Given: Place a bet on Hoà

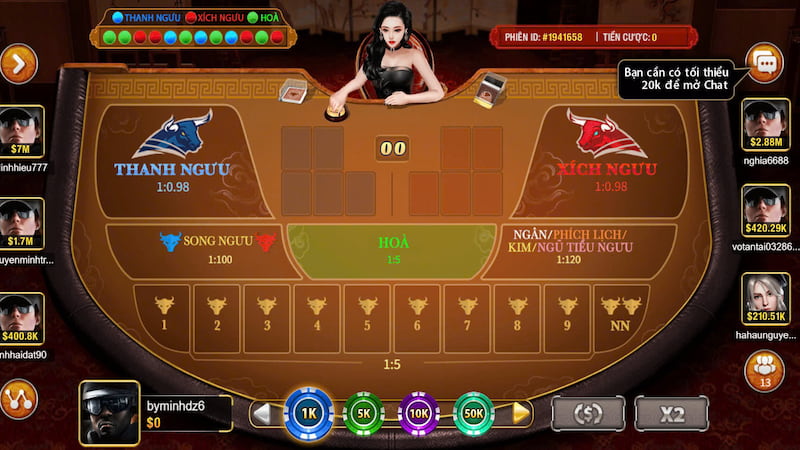Looking at the screenshot, I should (x=393, y=250).
